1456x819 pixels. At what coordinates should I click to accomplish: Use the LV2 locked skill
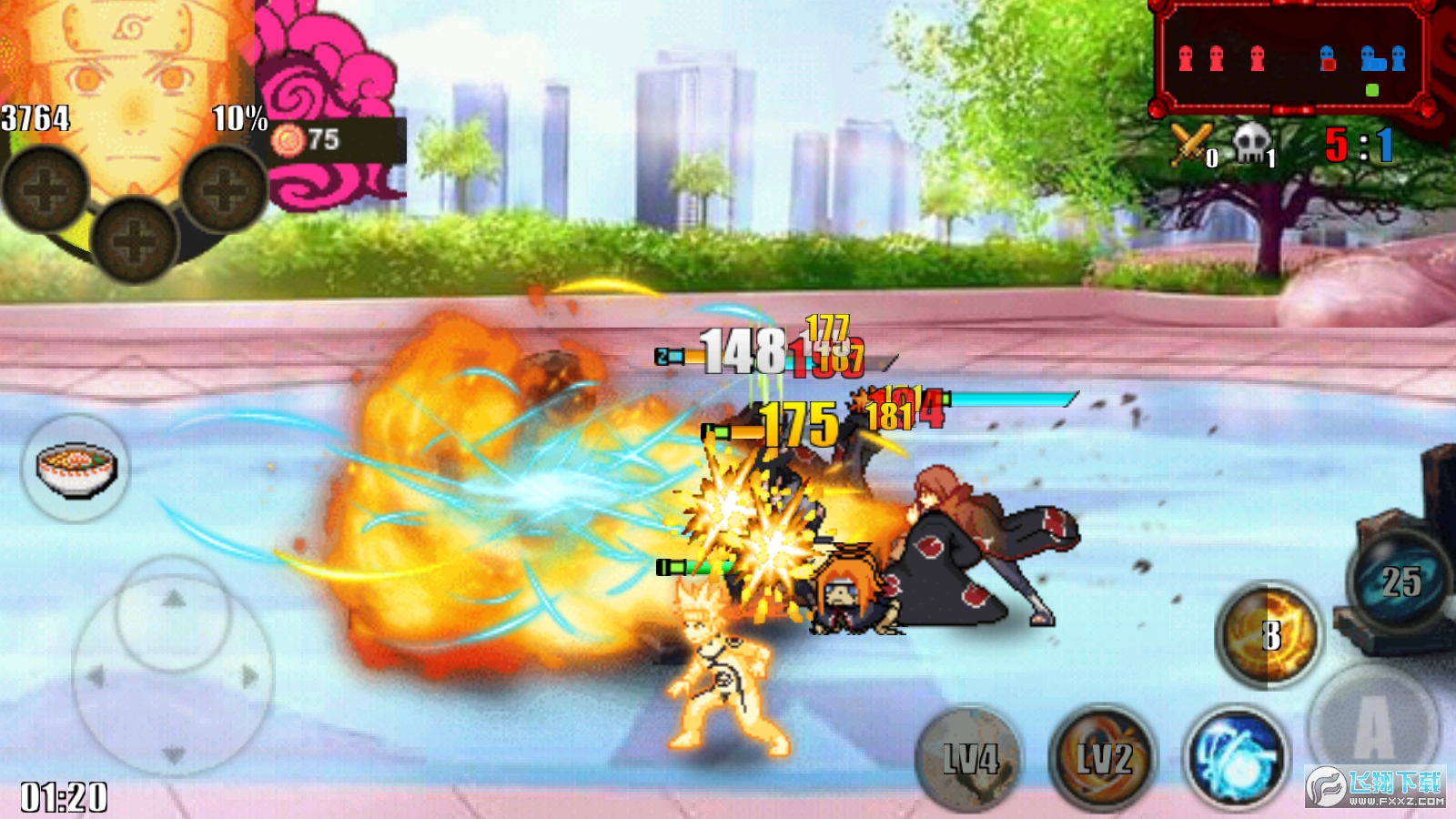coord(1104,758)
